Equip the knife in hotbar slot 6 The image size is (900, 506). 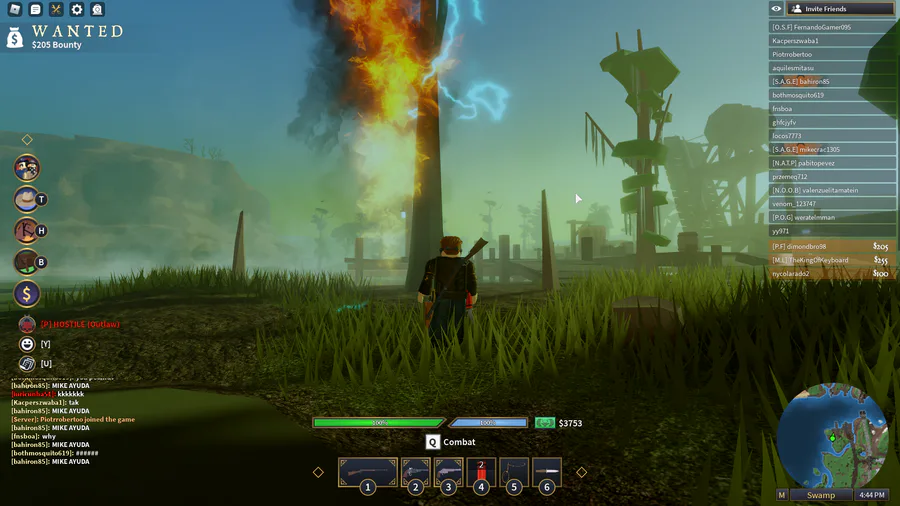click(x=547, y=473)
